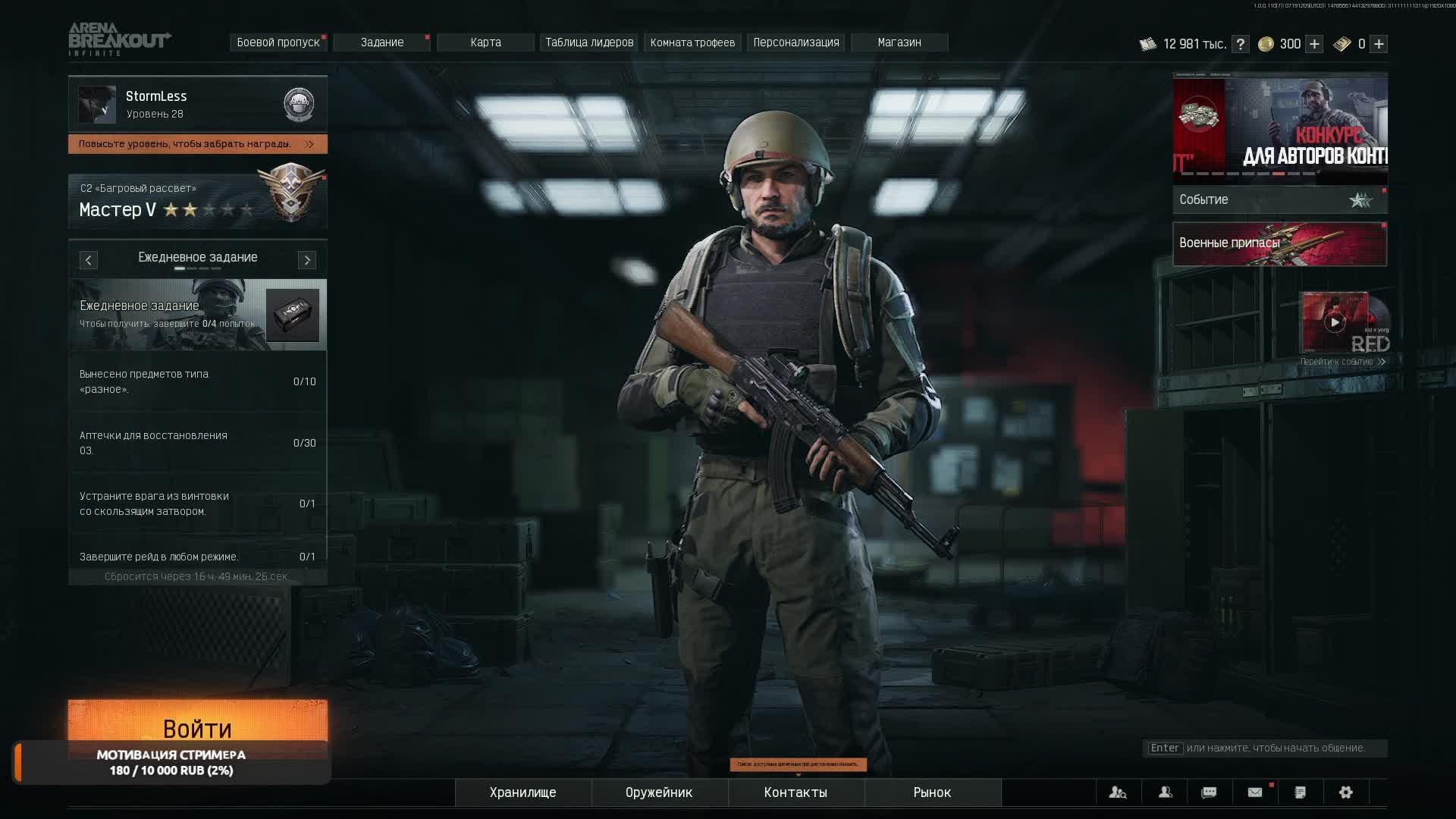The height and width of the screenshot is (819, 1456).
Task: Switch to Персонализация
Action: pos(796,42)
